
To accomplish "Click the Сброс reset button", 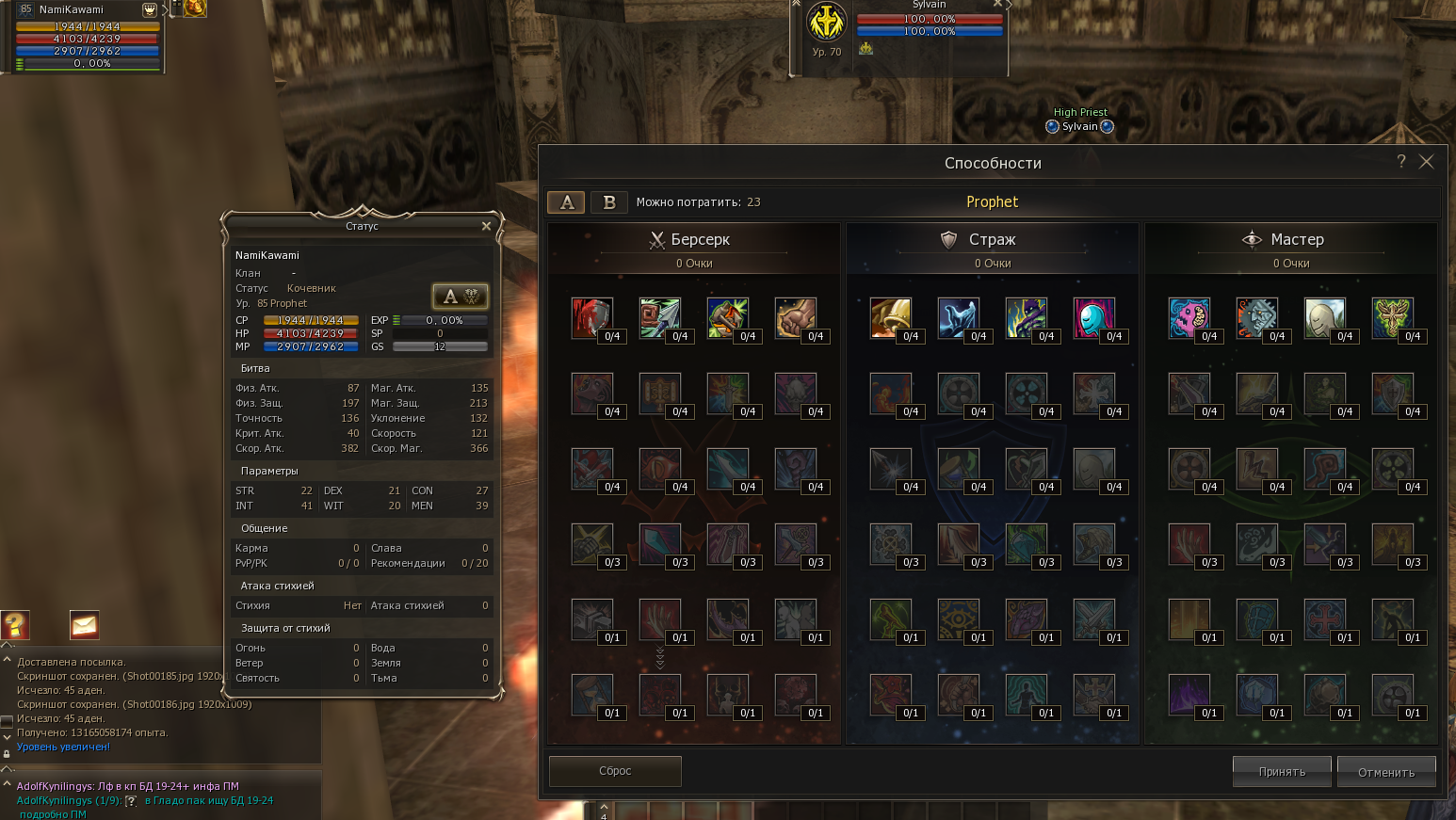I will [x=615, y=771].
